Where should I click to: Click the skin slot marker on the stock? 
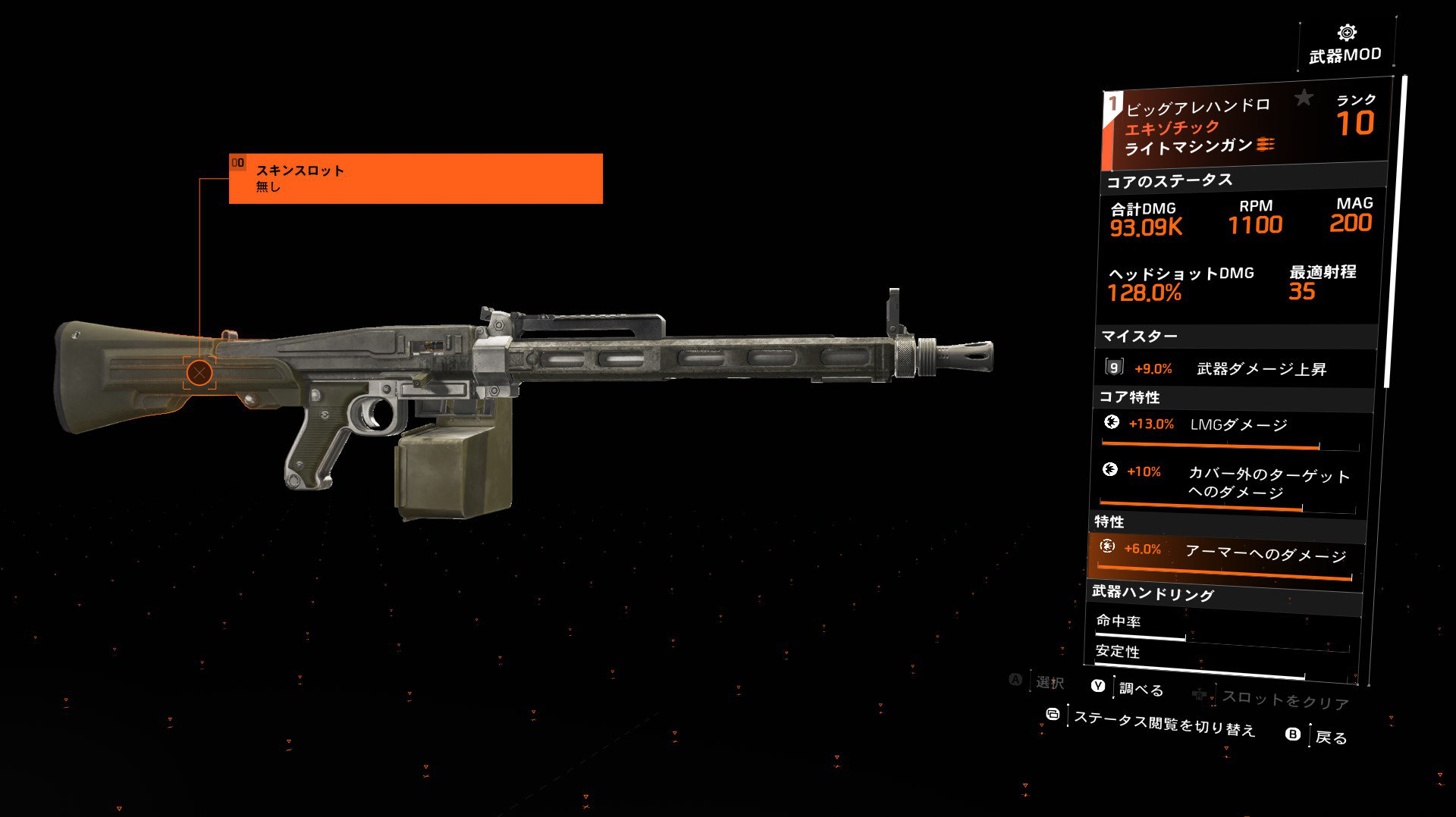[x=199, y=372]
